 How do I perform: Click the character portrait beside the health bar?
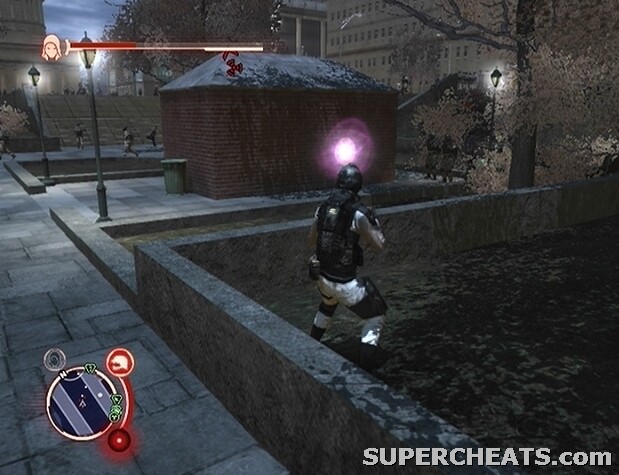(51, 45)
